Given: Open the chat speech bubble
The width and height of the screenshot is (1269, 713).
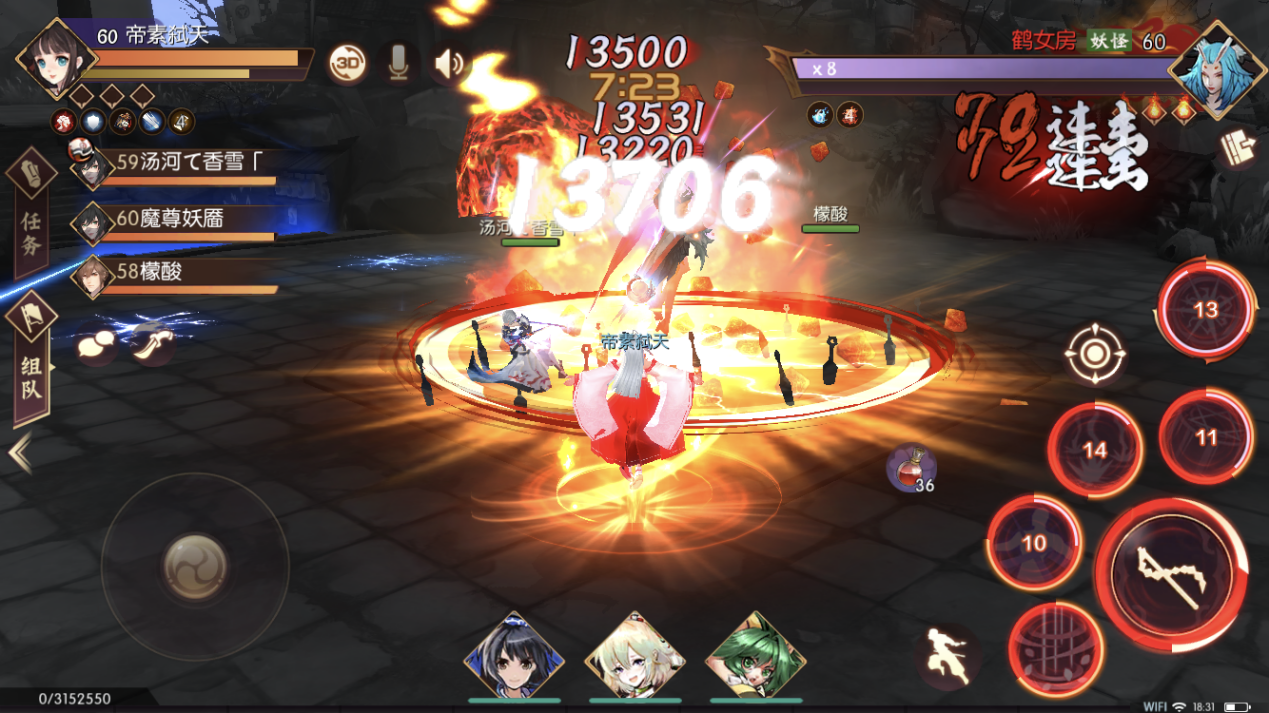Looking at the screenshot, I should click(96, 345).
